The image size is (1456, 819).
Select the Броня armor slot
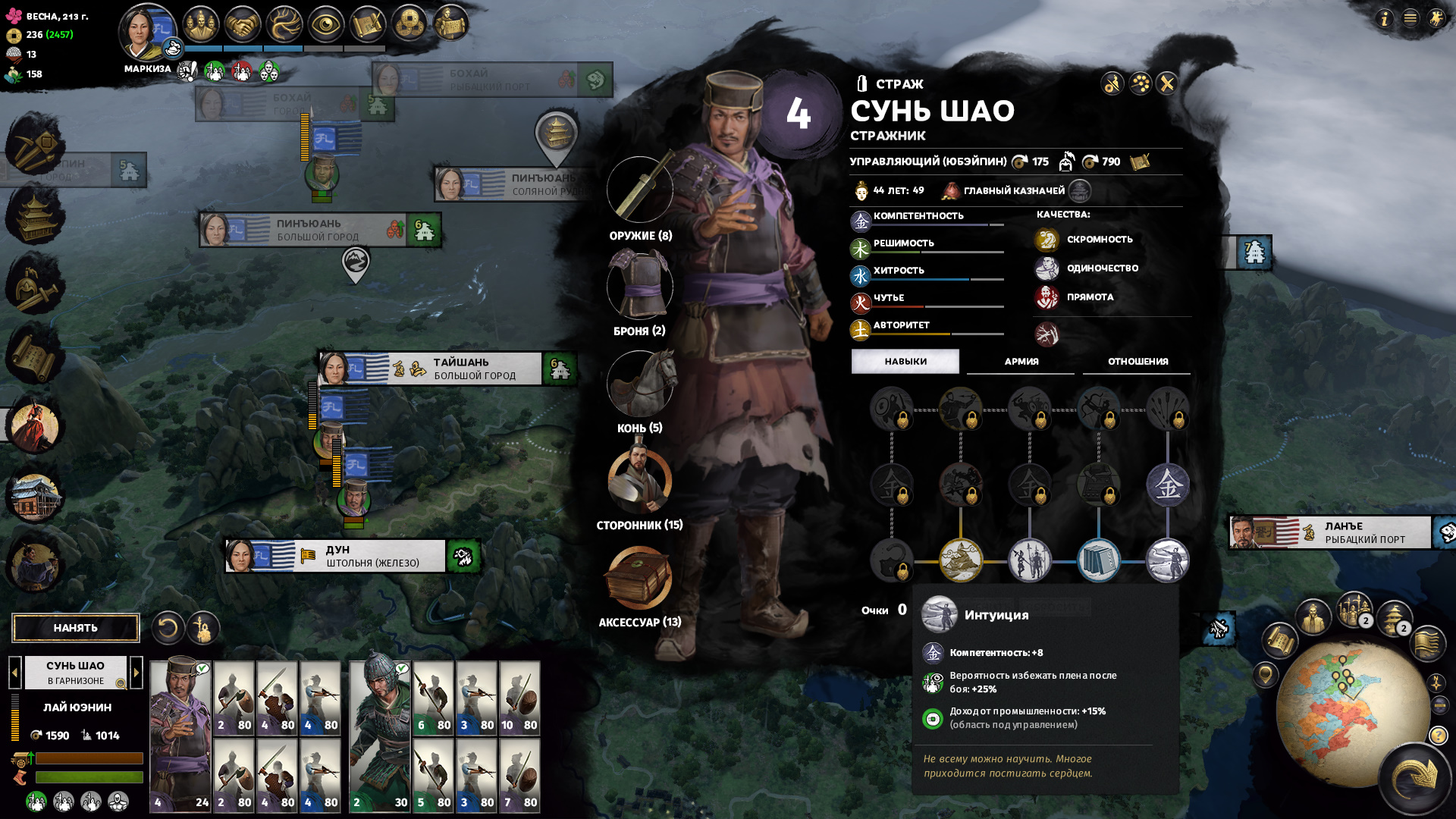[640, 286]
